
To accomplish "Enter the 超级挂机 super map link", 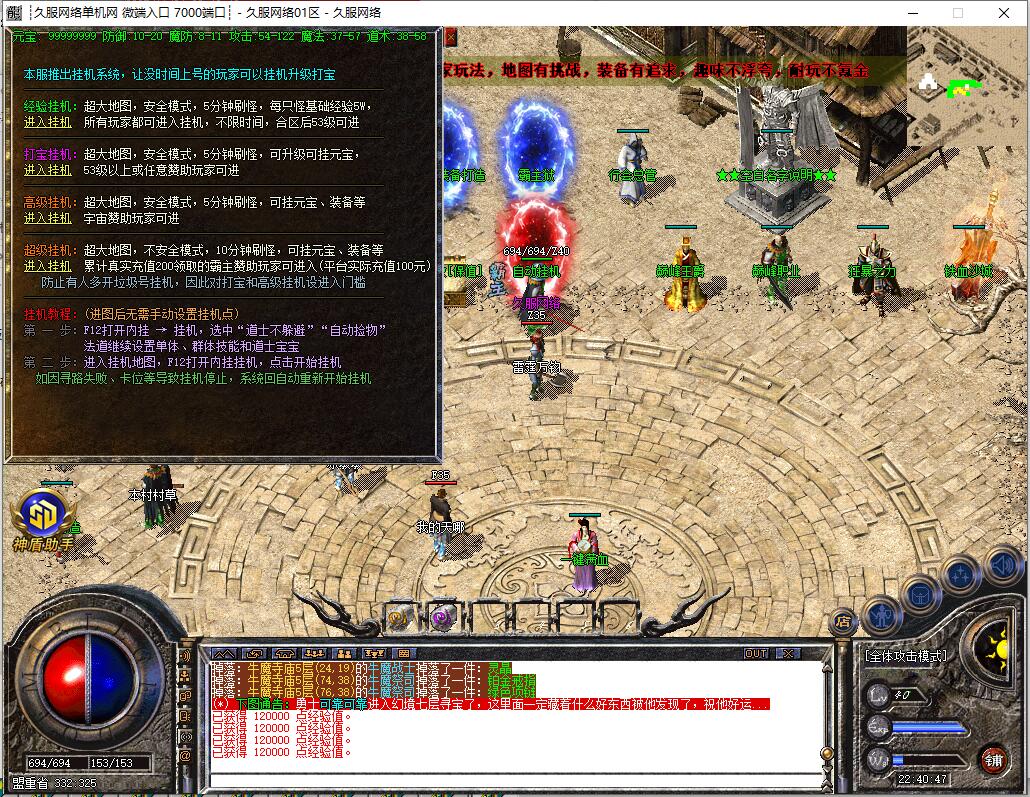I will (x=47, y=266).
